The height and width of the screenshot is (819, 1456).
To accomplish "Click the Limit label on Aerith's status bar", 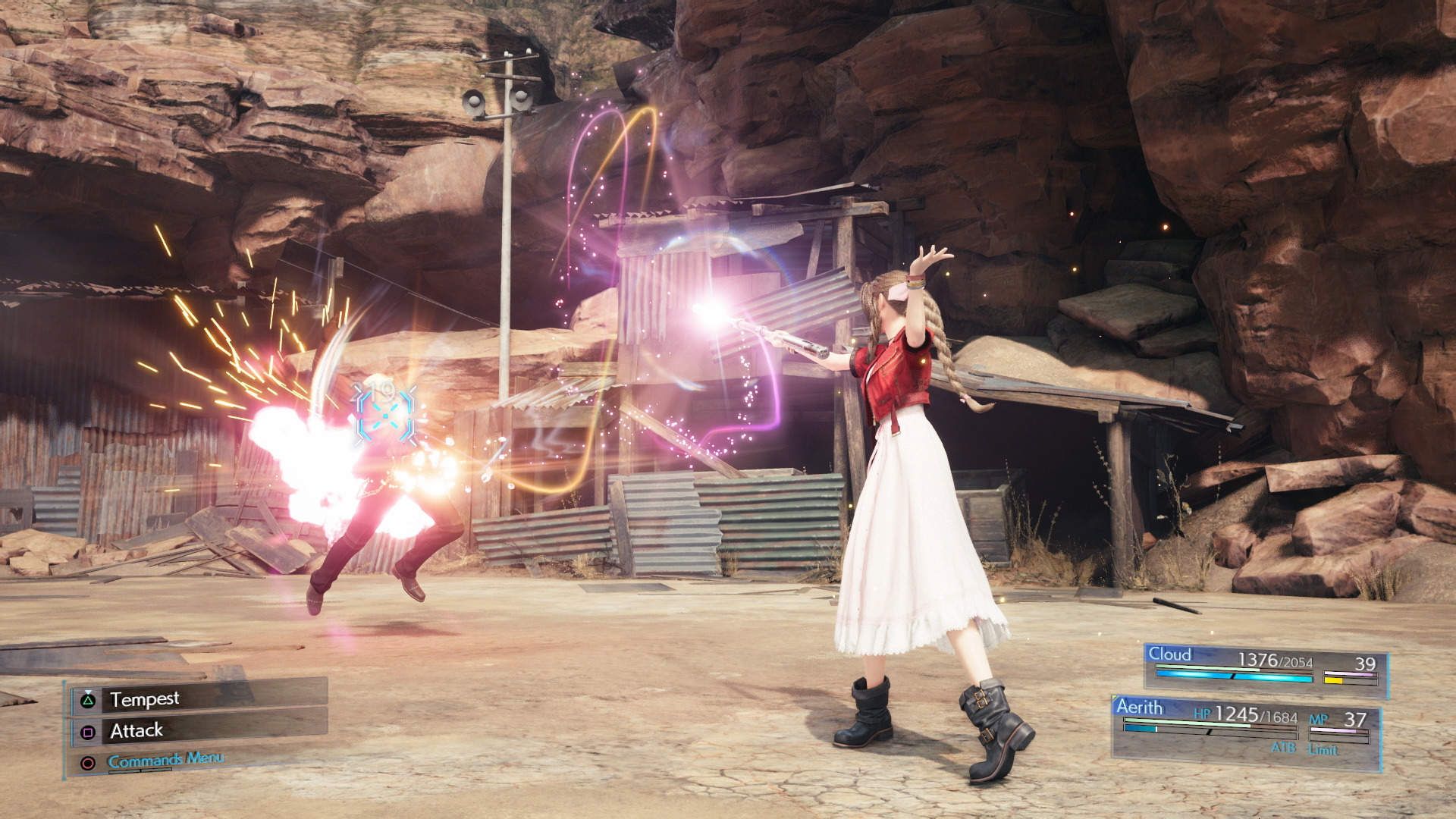I will click(1324, 748).
